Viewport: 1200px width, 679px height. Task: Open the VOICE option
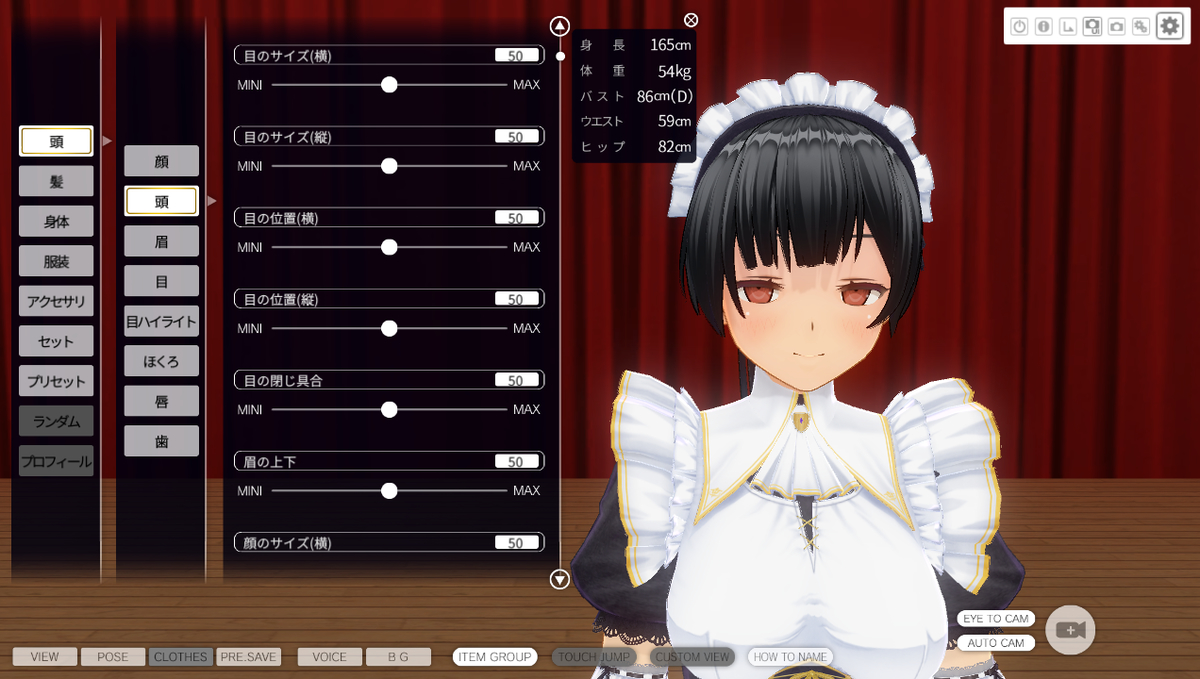(329, 657)
